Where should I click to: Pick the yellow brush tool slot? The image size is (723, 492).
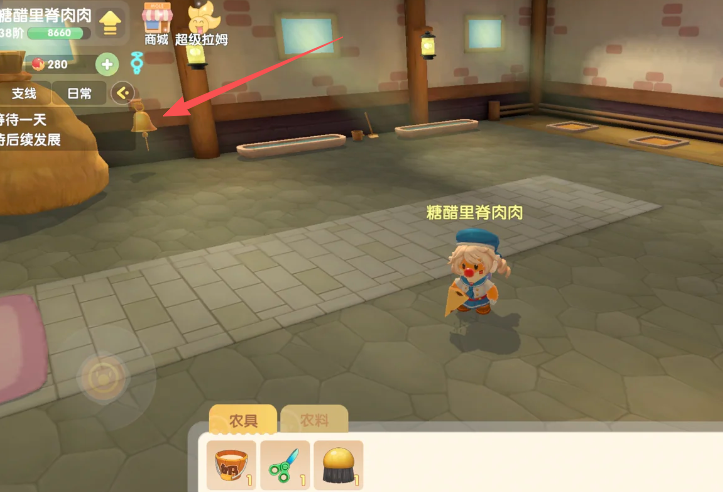(x=338, y=465)
